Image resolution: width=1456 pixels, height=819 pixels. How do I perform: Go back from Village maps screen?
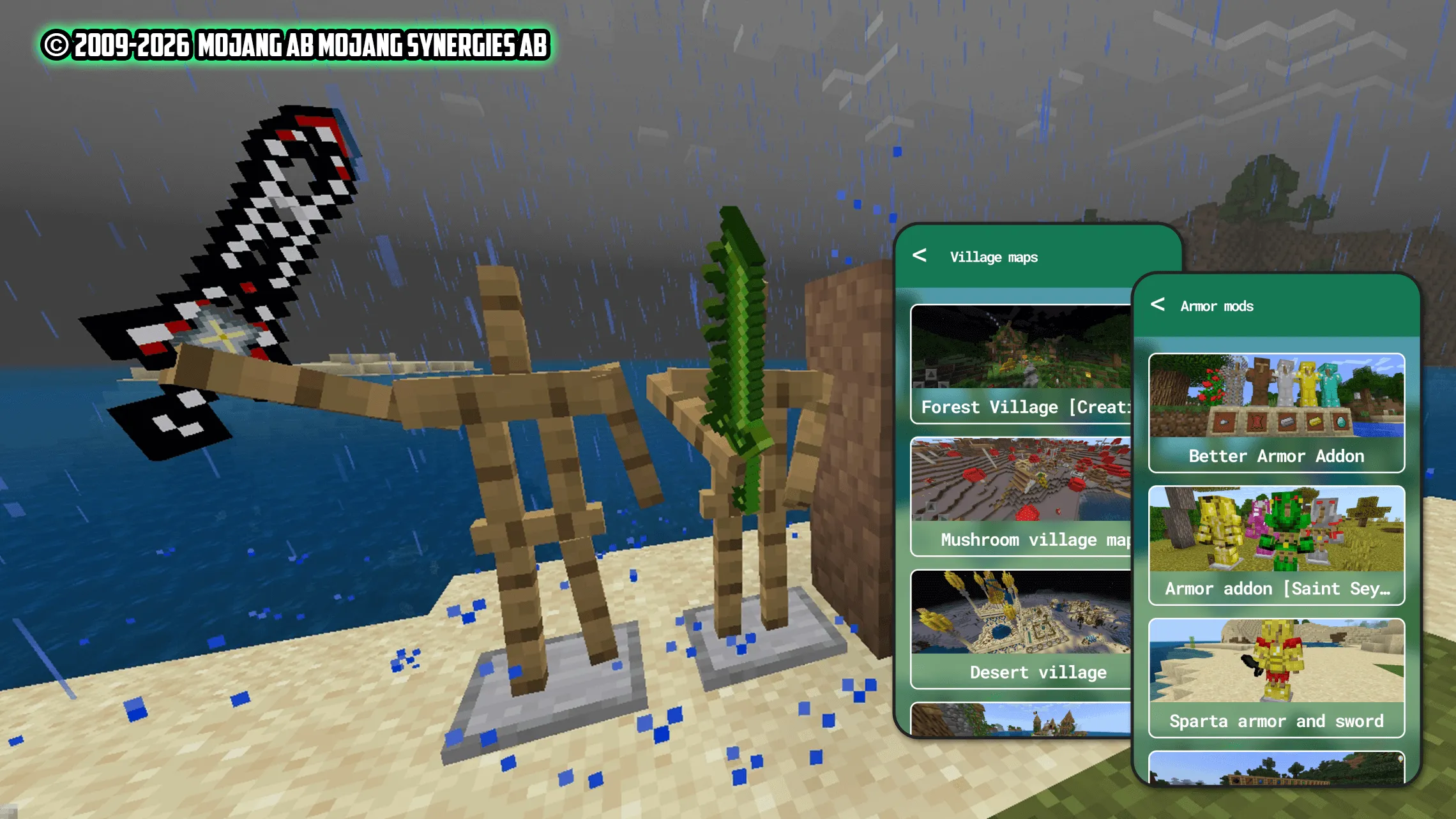(x=920, y=256)
